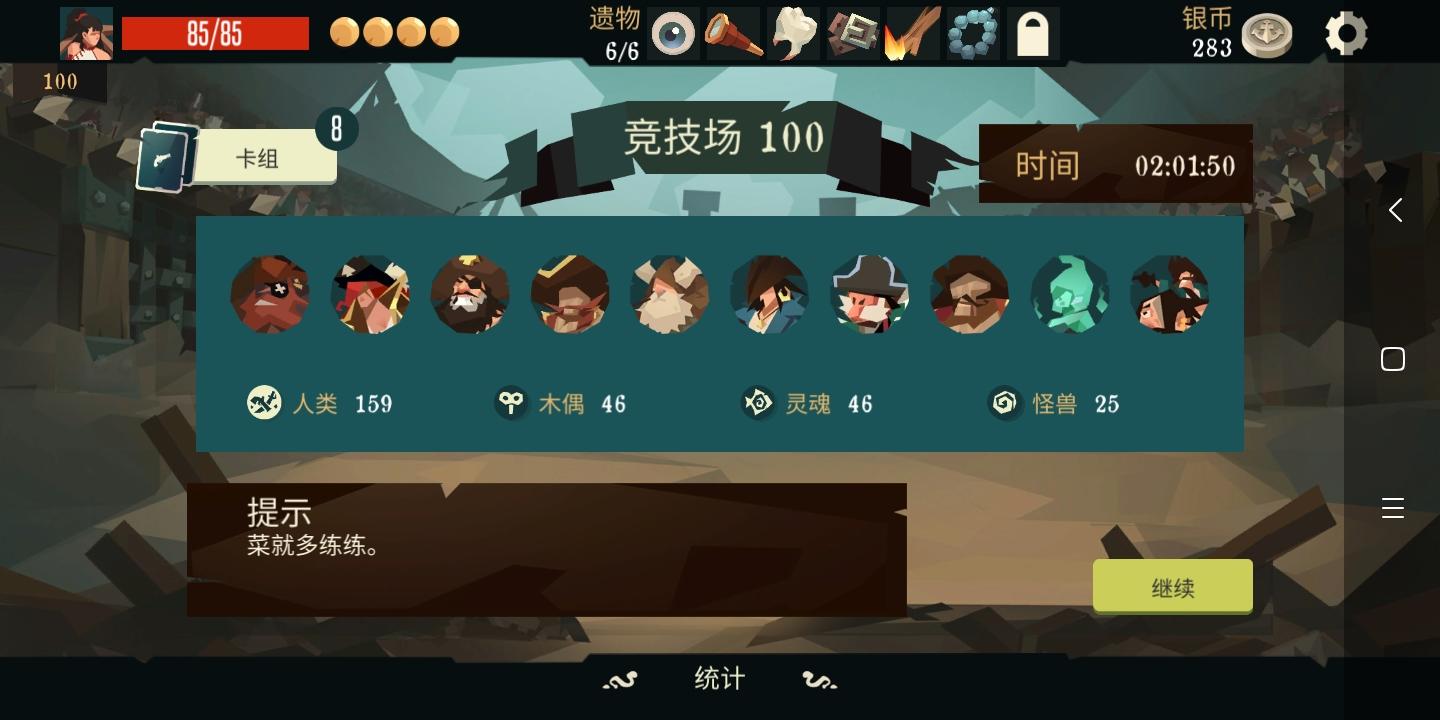
Task: Select the map fragment relic
Action: tap(853, 33)
